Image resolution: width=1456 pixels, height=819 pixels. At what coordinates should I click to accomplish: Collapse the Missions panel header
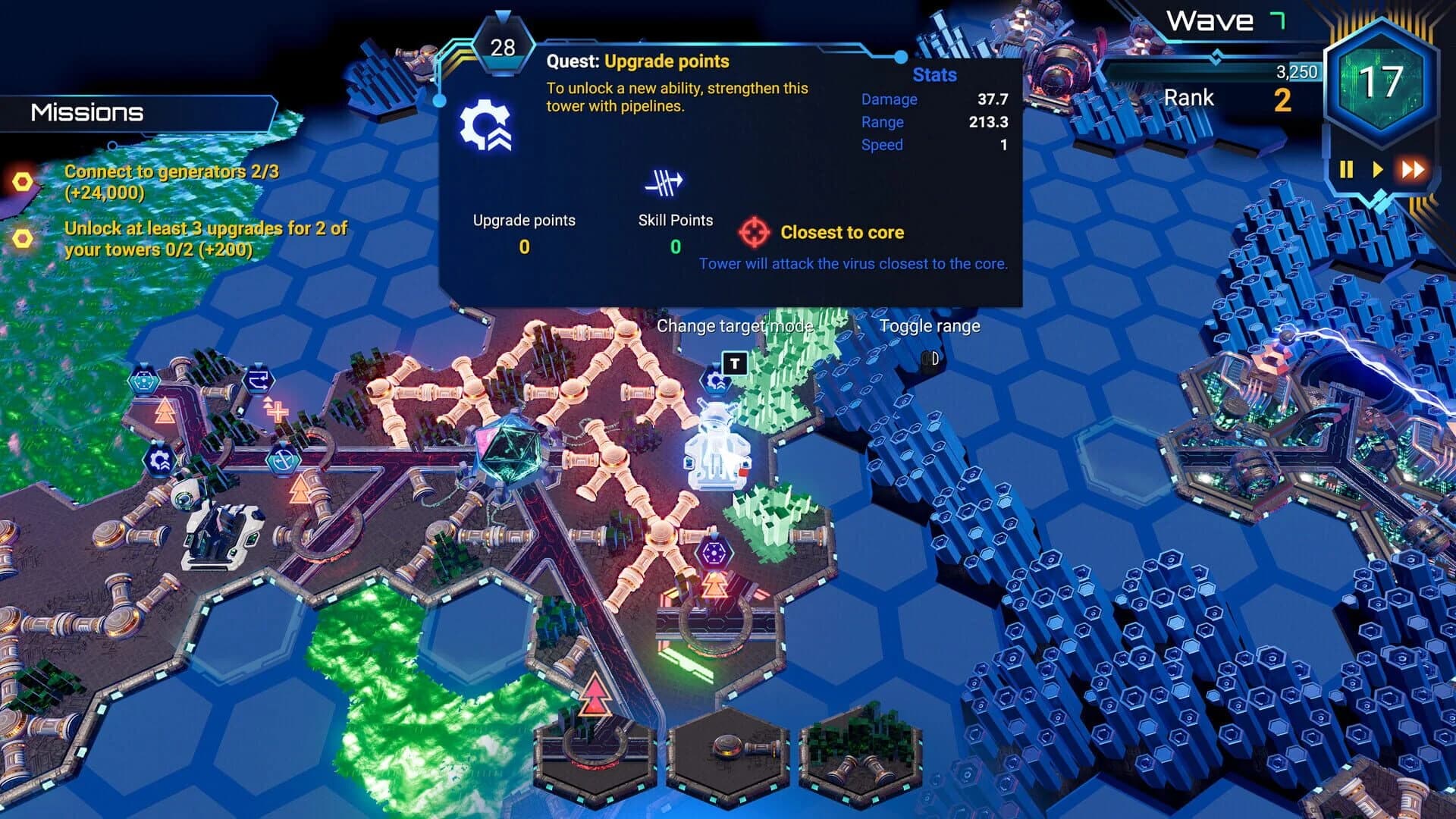pos(86,114)
